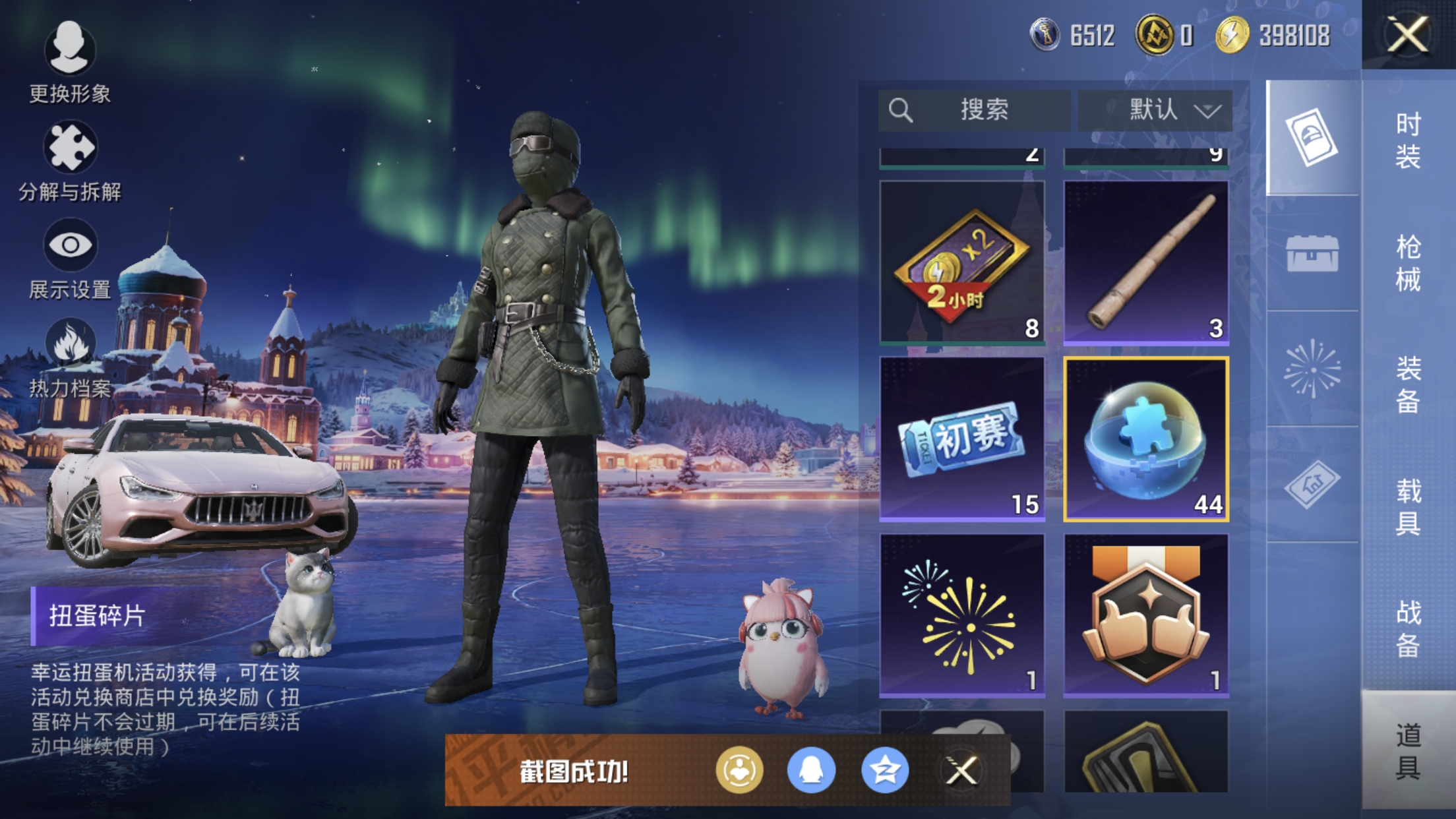This screenshot has height=819, width=1456.
Task: Switch to the 枪械 firearms tab
Action: pos(1408,263)
